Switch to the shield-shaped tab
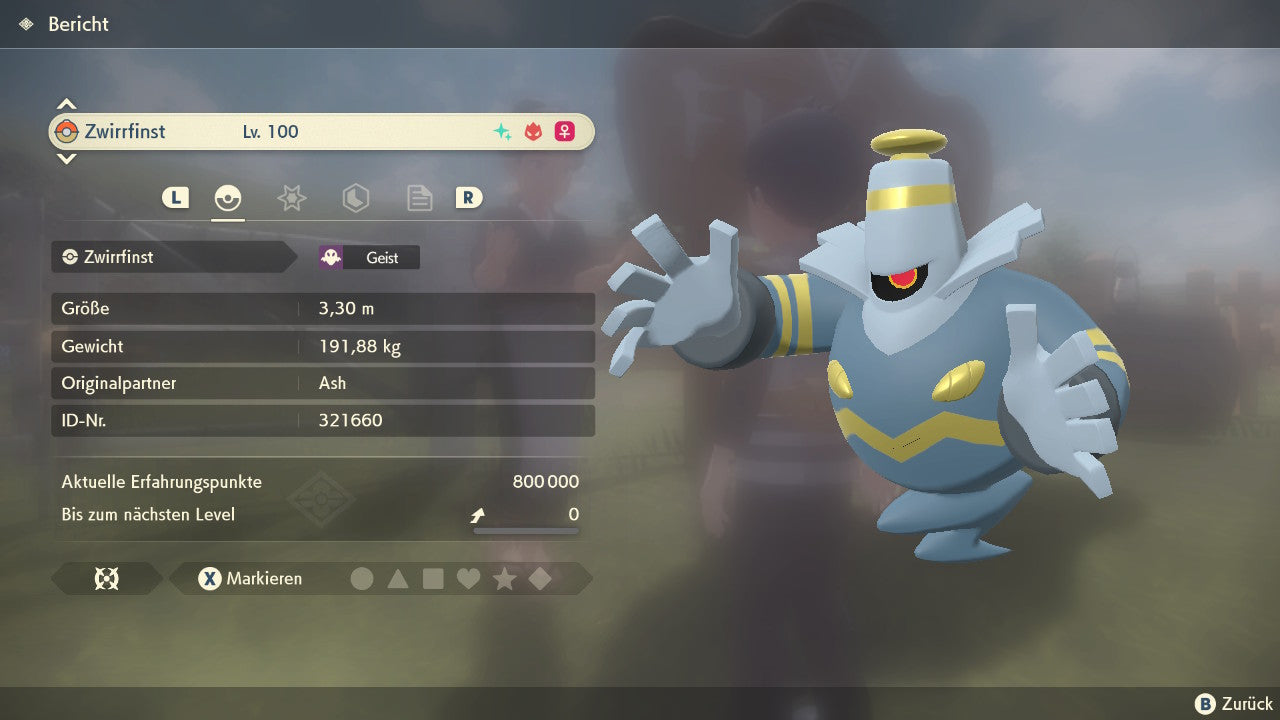 355,198
